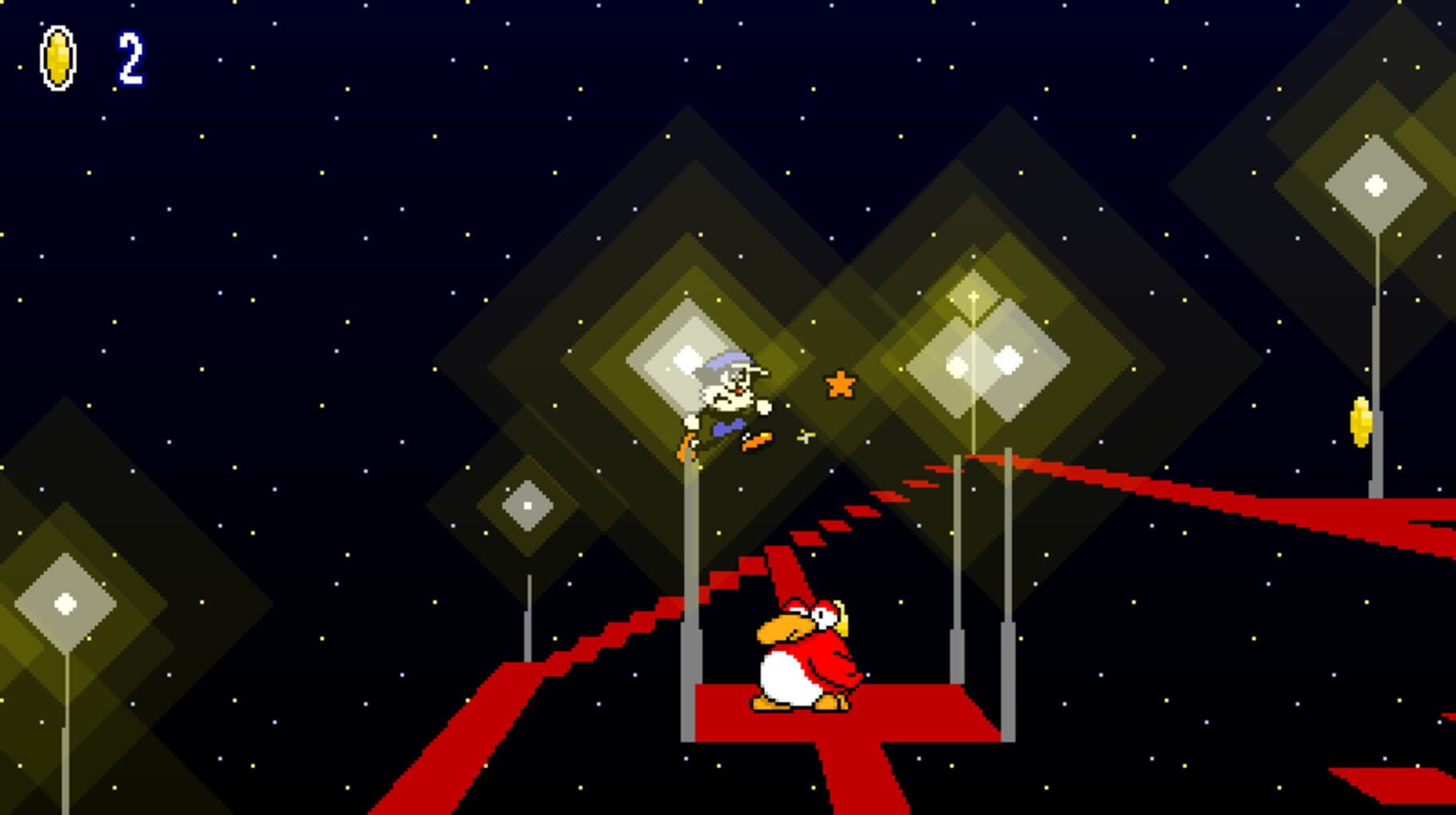
Task: Click the glowing lamp head in the far background left
Action: click(x=526, y=504)
